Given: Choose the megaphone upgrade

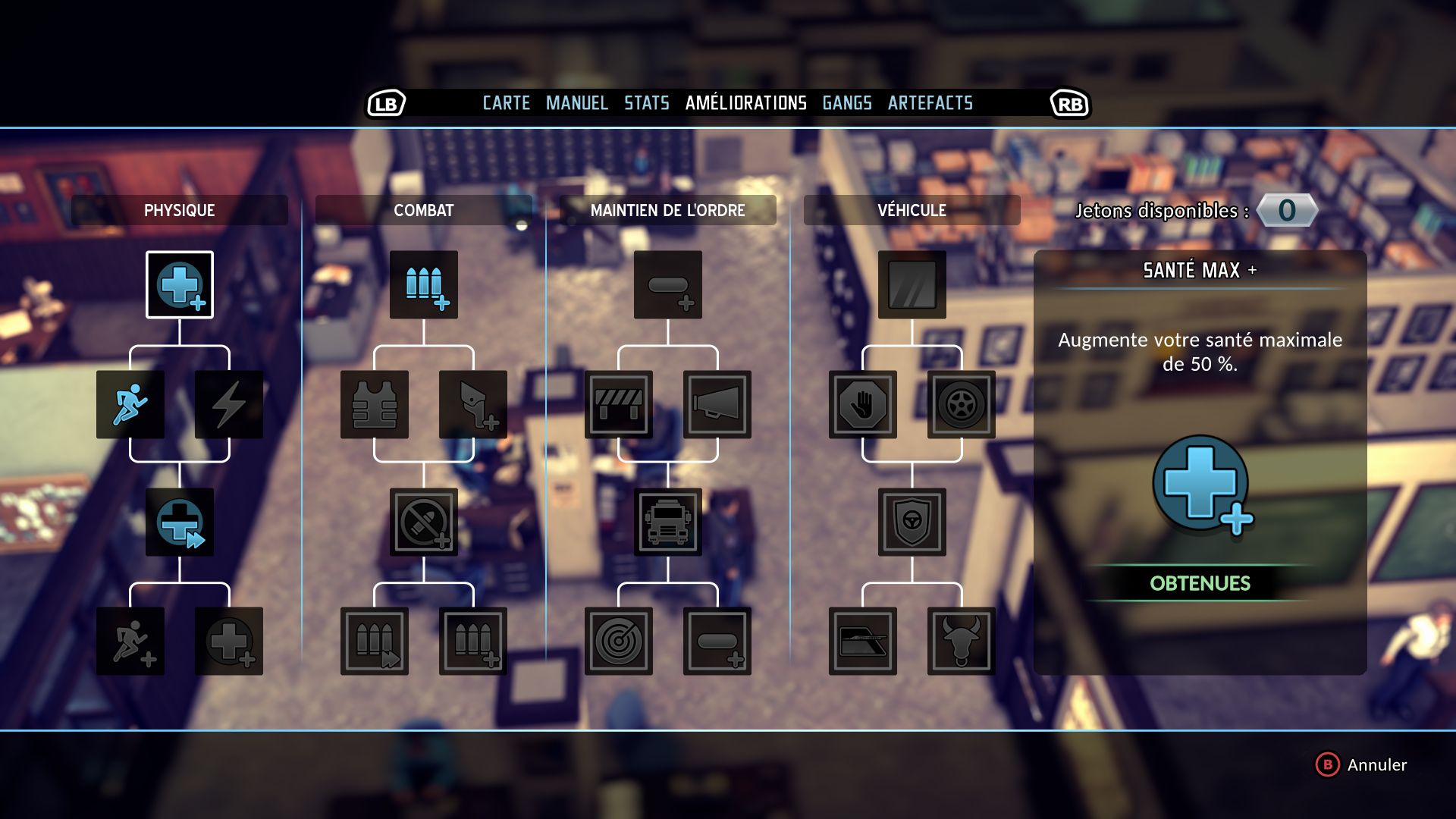Looking at the screenshot, I should (717, 404).
